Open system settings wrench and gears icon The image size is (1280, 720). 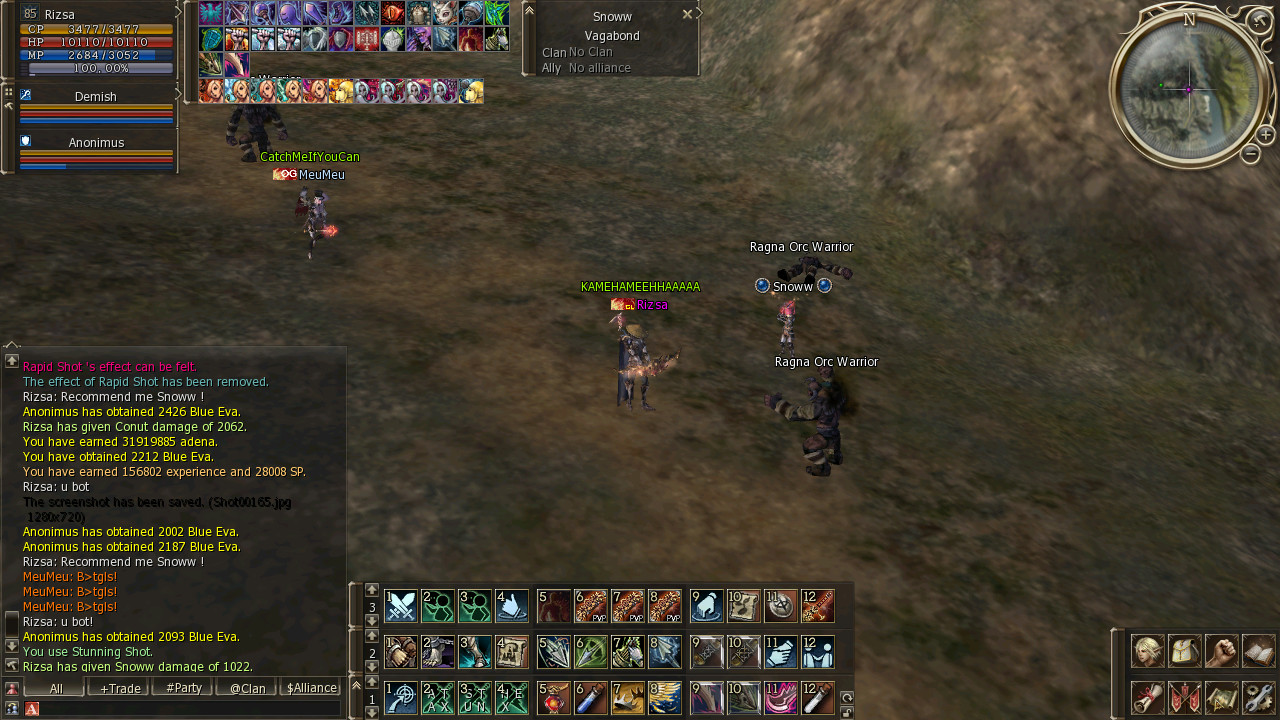click(x=1258, y=697)
